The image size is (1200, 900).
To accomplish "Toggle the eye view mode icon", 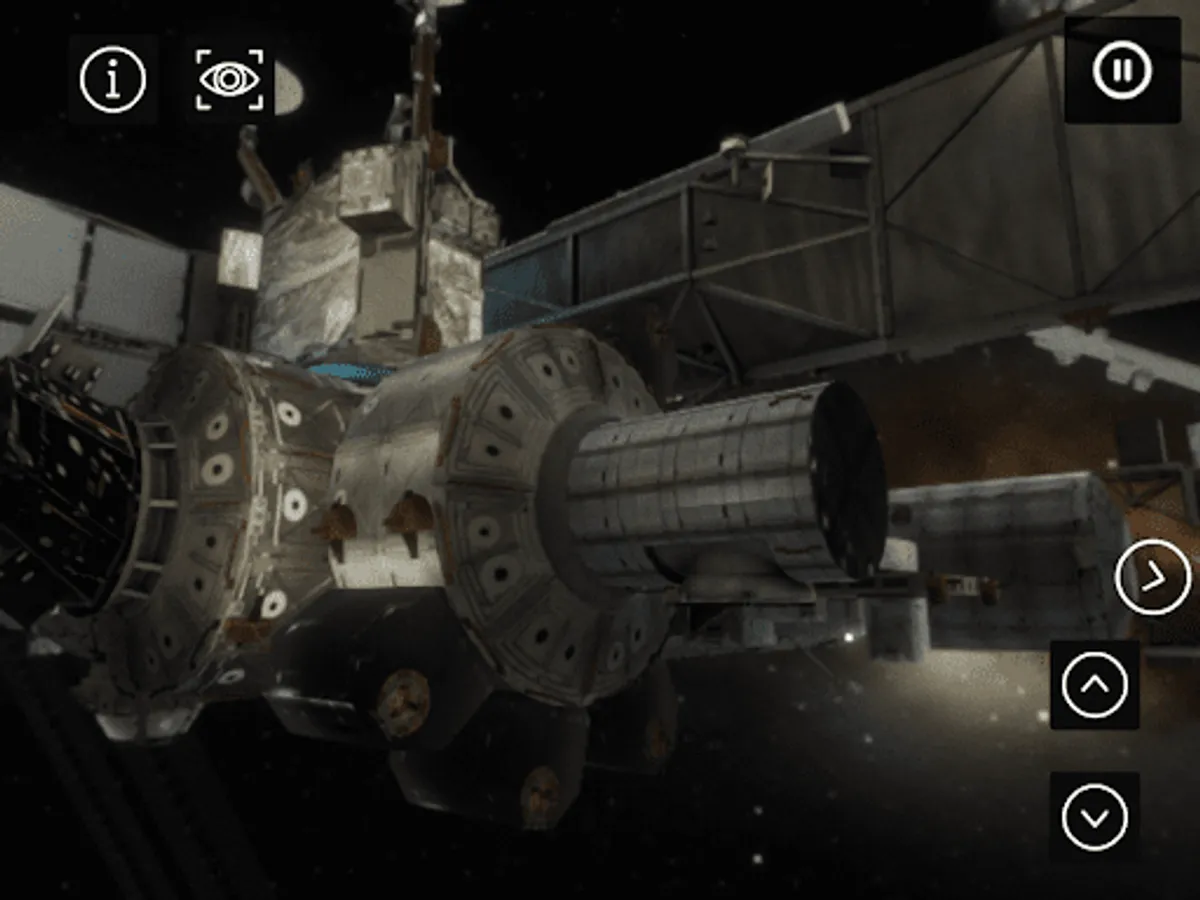I will pos(230,80).
